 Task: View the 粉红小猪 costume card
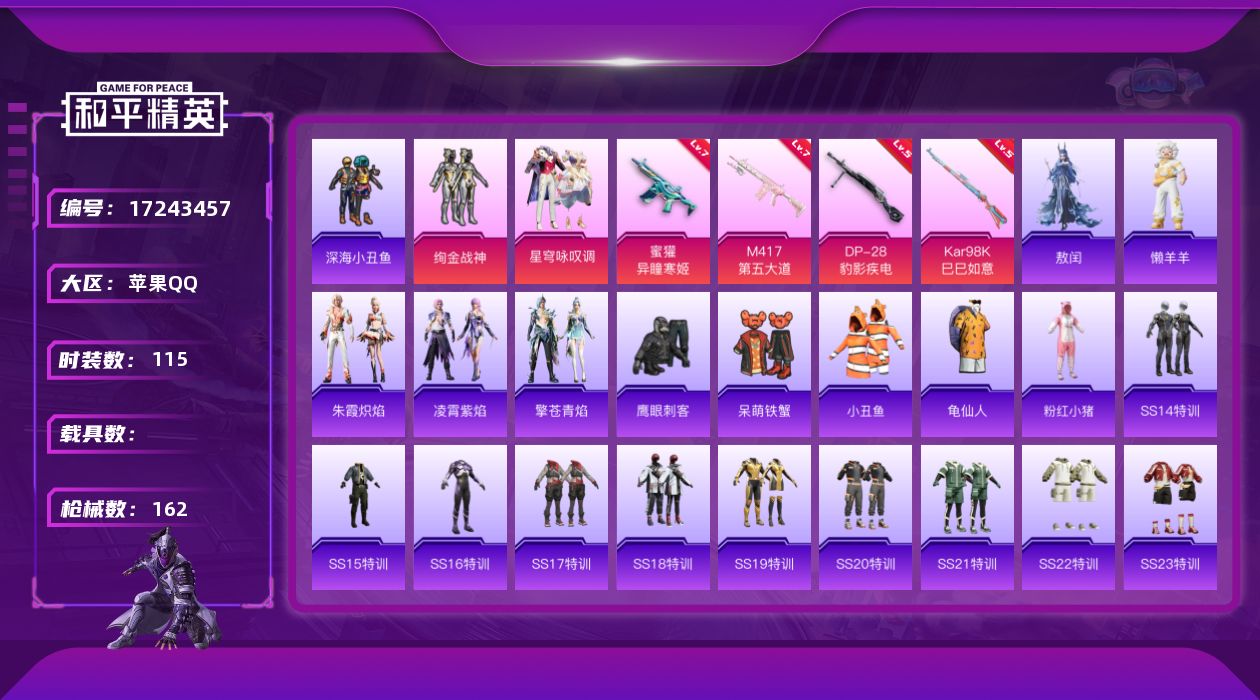coord(1068,364)
